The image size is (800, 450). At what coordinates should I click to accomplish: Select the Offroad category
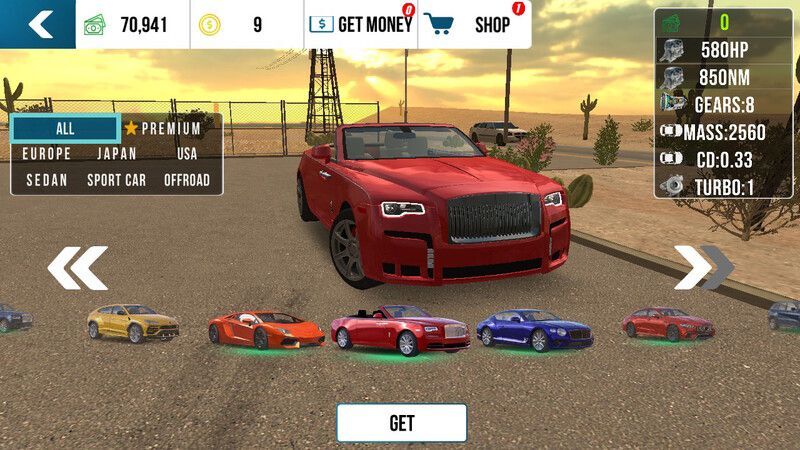point(187,180)
